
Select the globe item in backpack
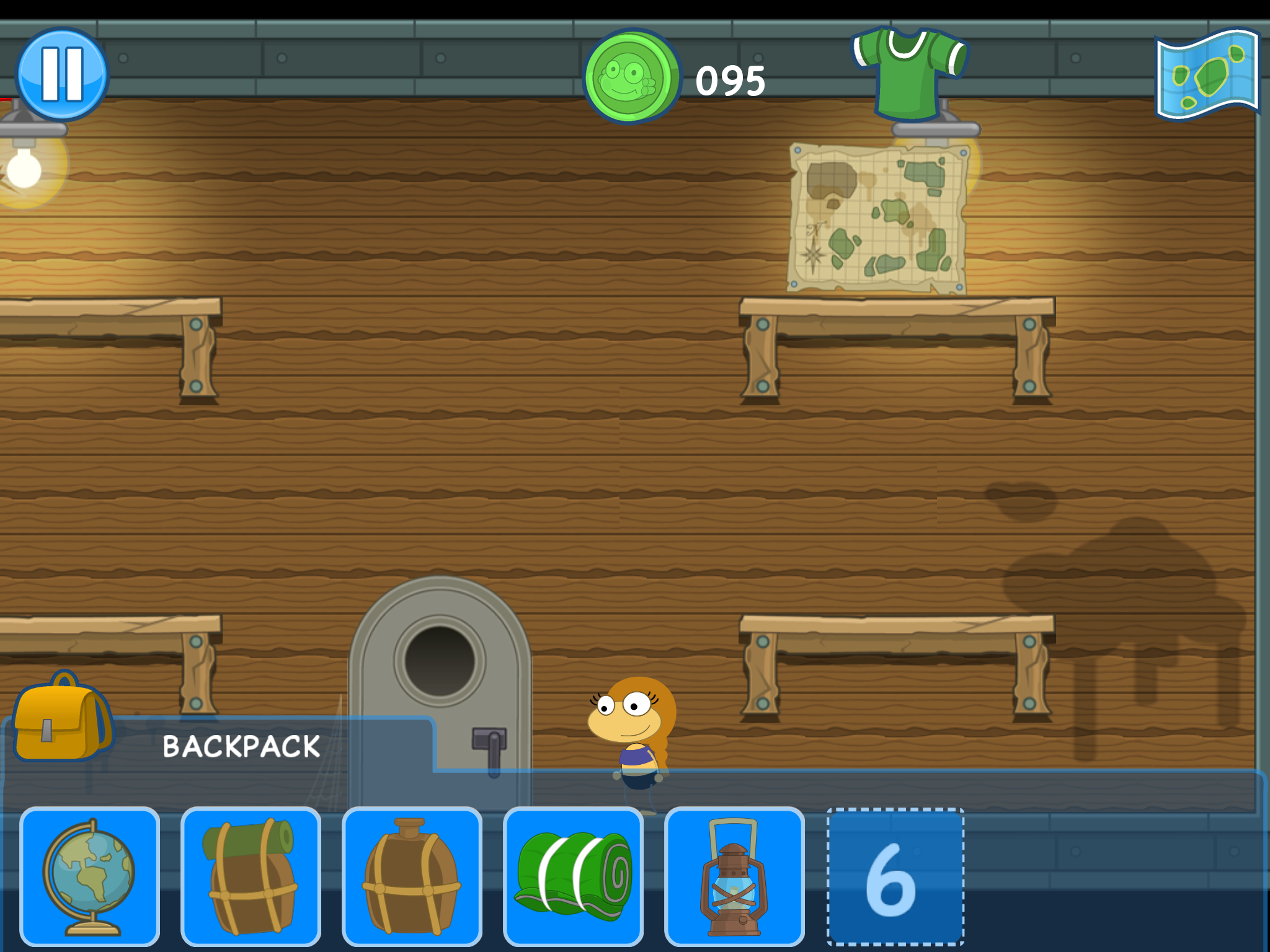point(90,876)
